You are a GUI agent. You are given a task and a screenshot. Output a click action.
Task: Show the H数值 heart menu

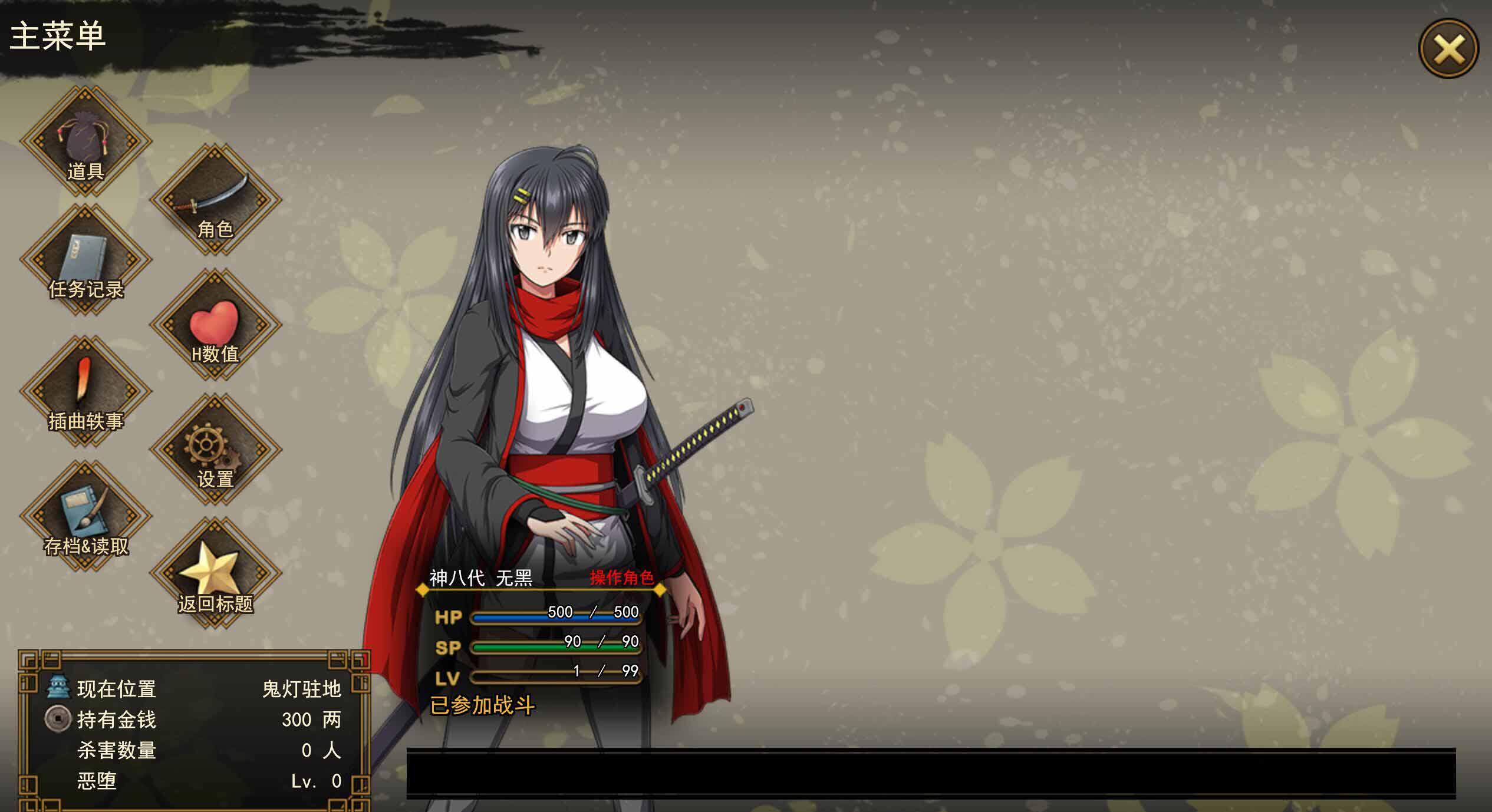click(215, 325)
